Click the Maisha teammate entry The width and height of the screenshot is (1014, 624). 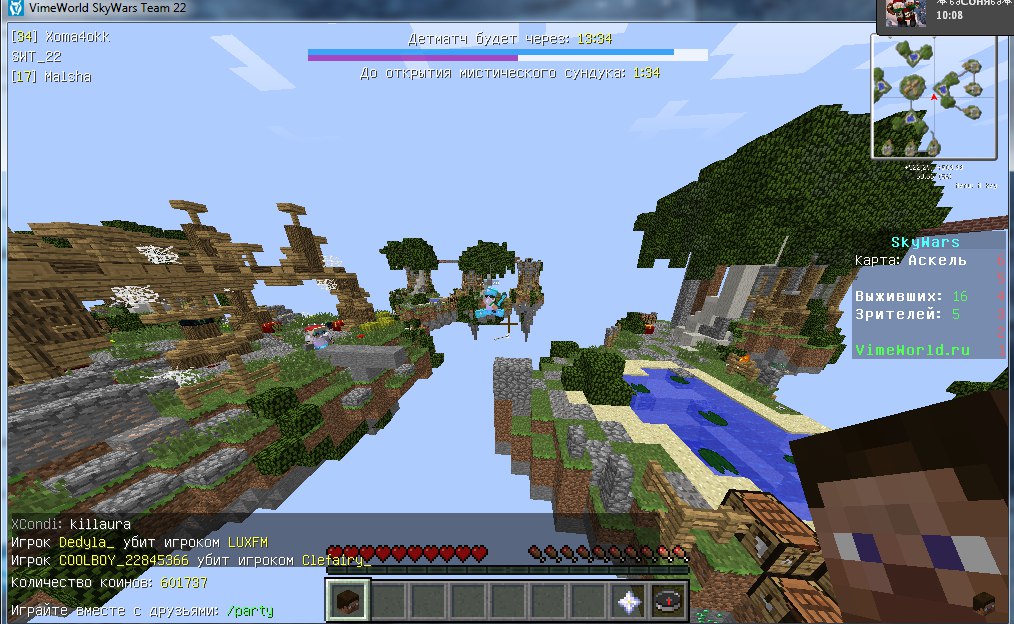tap(51, 77)
